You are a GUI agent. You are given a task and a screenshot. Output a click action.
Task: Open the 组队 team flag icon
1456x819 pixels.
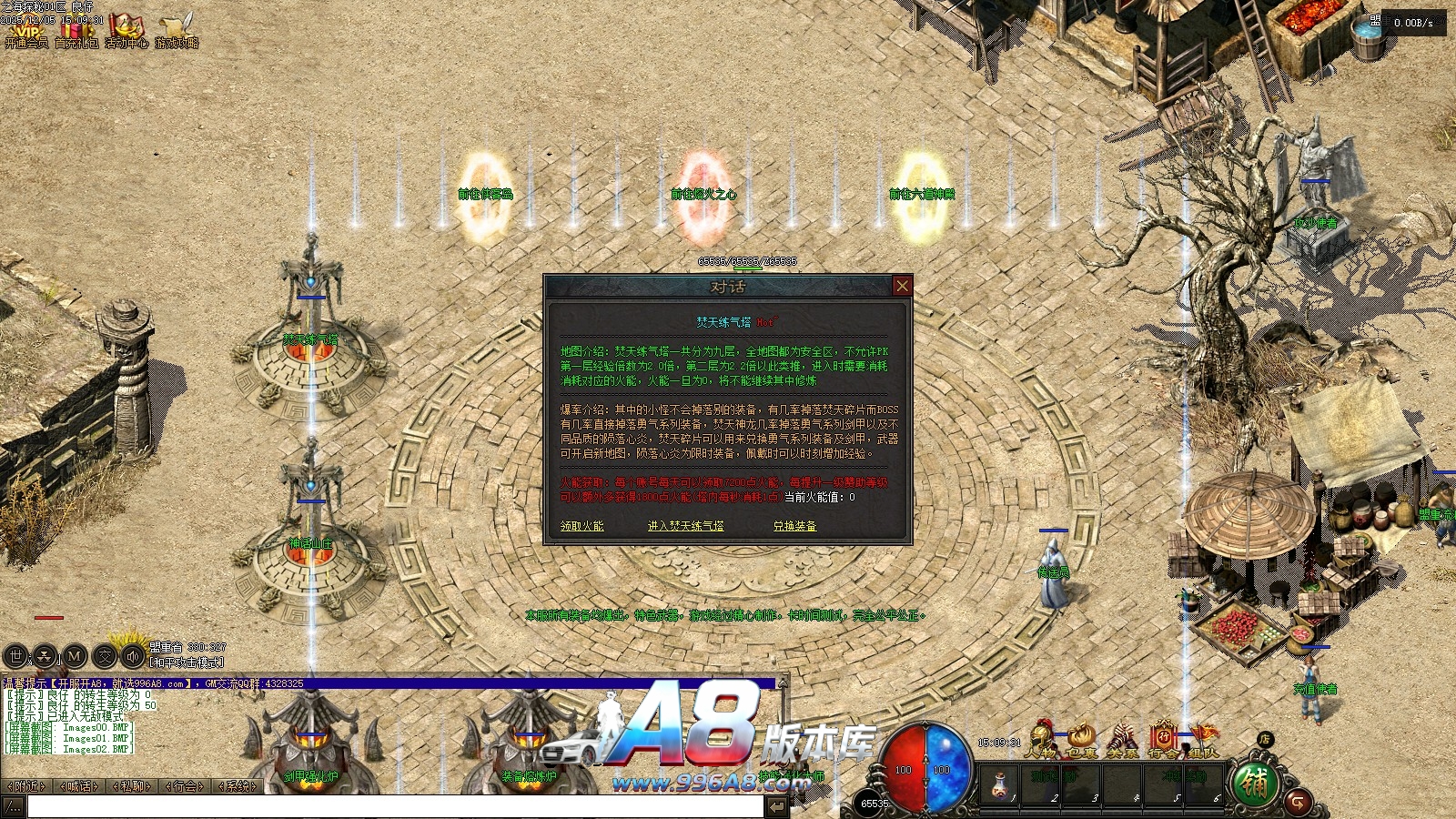[x=1203, y=737]
